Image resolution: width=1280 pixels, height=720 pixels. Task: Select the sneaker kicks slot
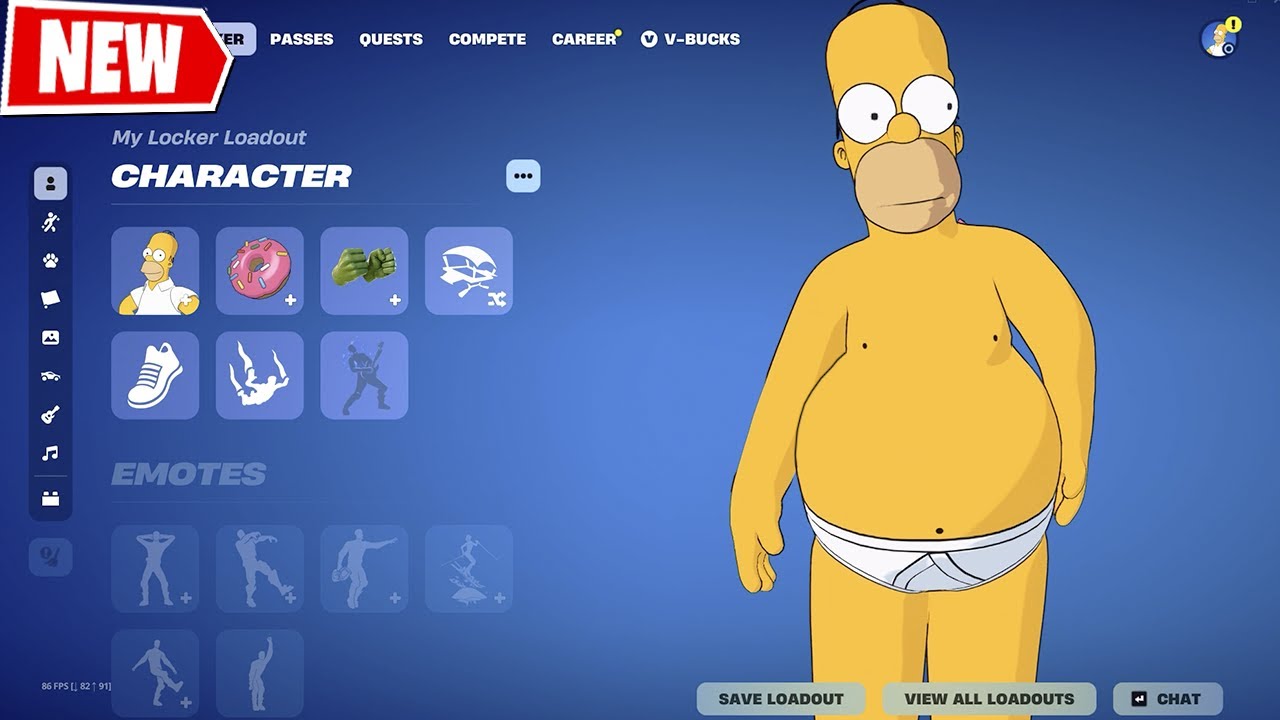click(x=155, y=375)
